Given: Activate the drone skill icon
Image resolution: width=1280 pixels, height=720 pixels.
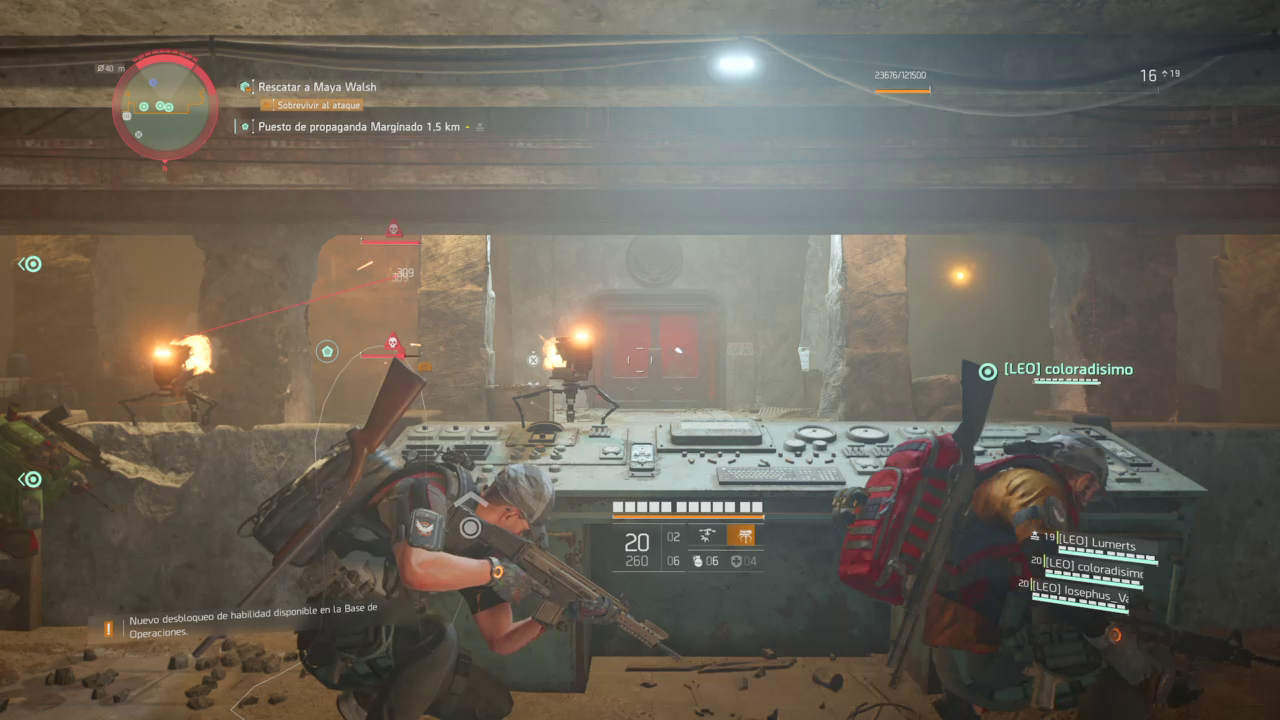Looking at the screenshot, I should tap(707, 535).
